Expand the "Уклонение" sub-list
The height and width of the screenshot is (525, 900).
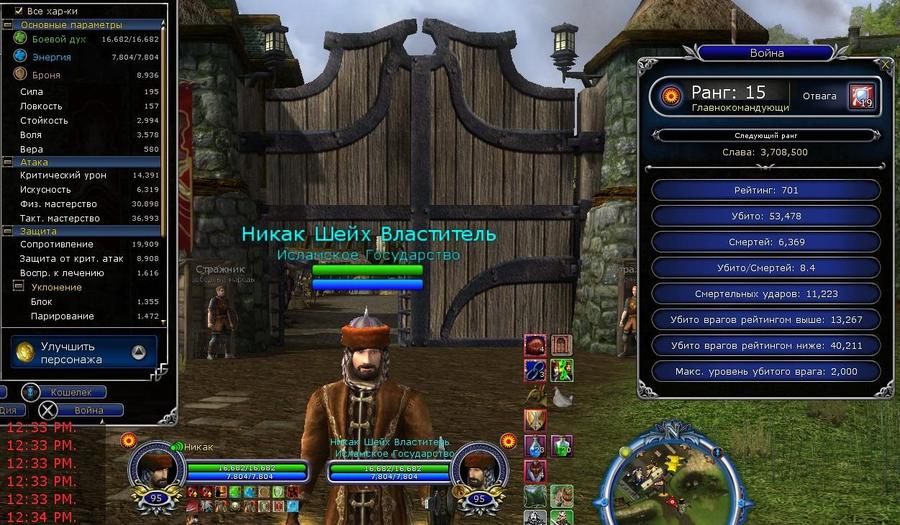coord(18,287)
